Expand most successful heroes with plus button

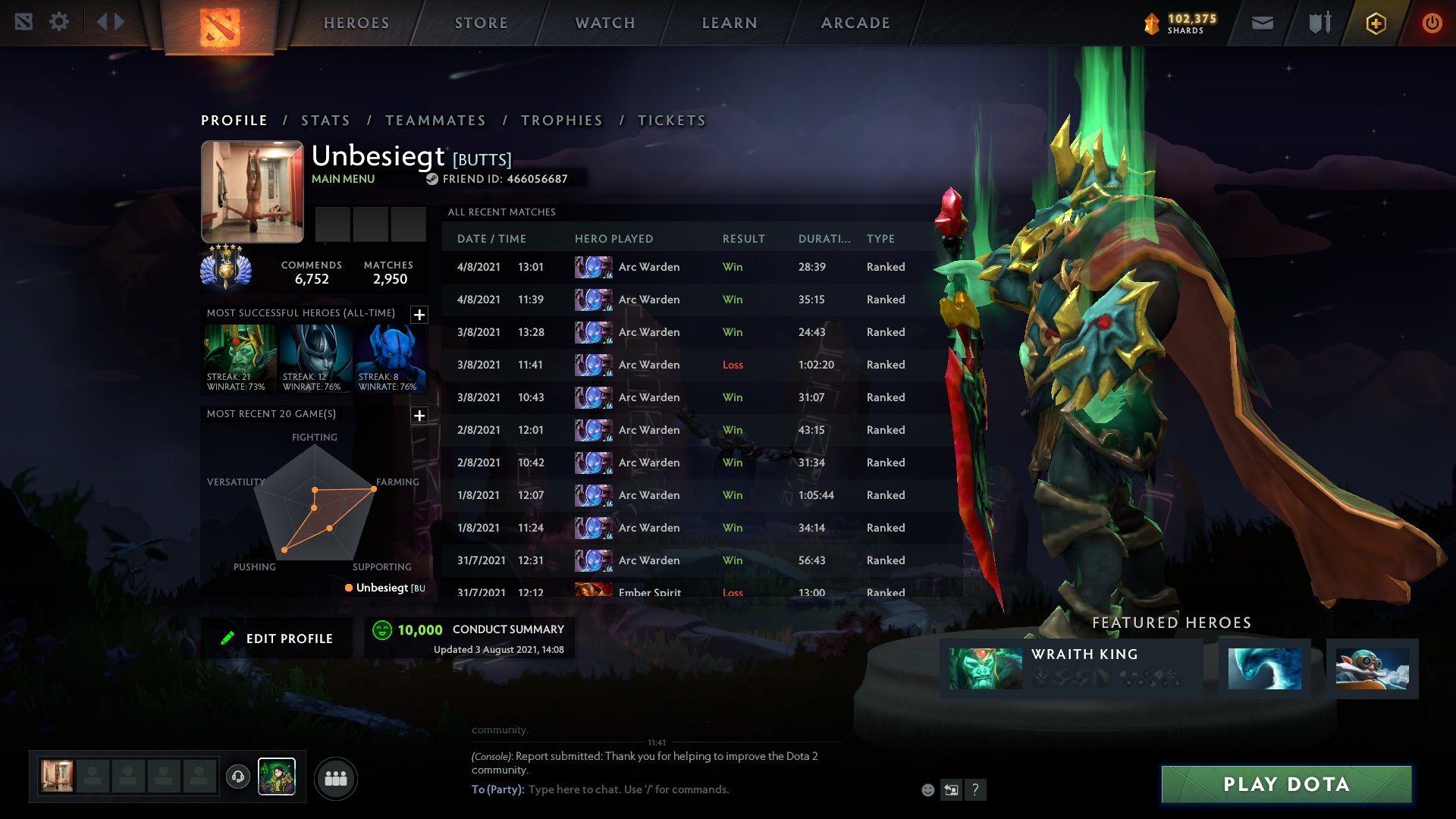(x=419, y=315)
